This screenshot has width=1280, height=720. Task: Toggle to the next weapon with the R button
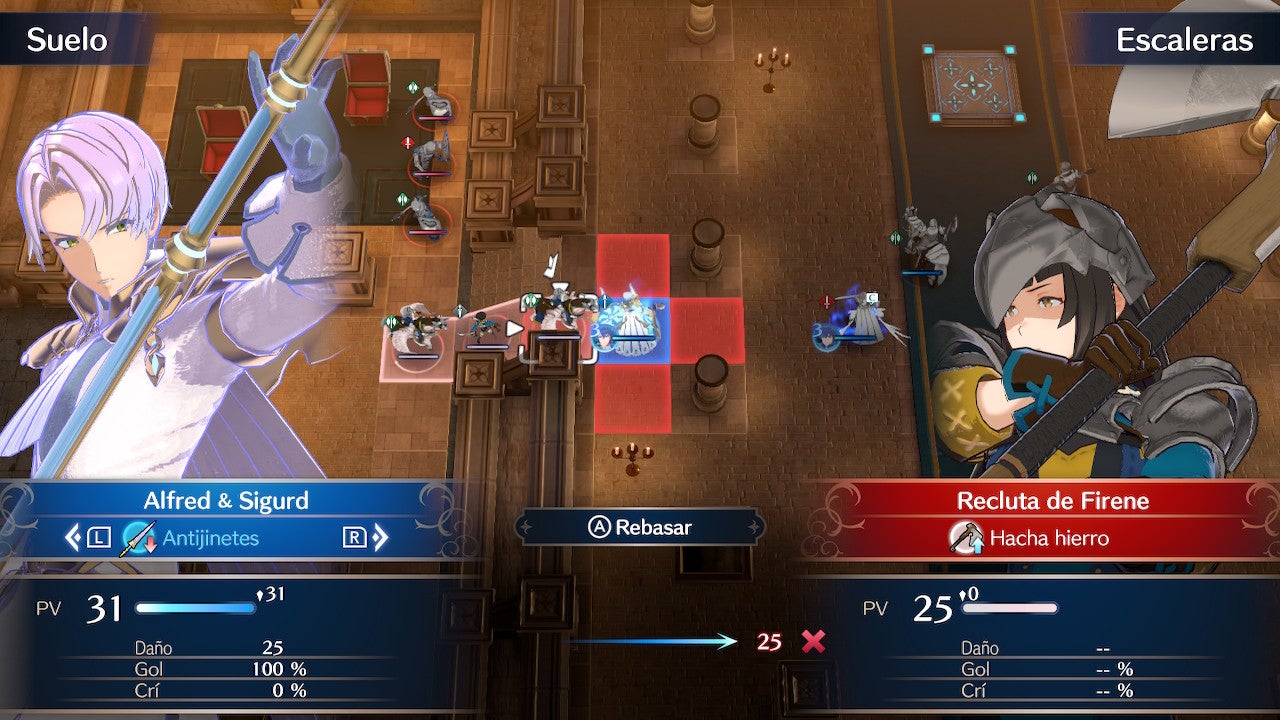click(x=354, y=538)
